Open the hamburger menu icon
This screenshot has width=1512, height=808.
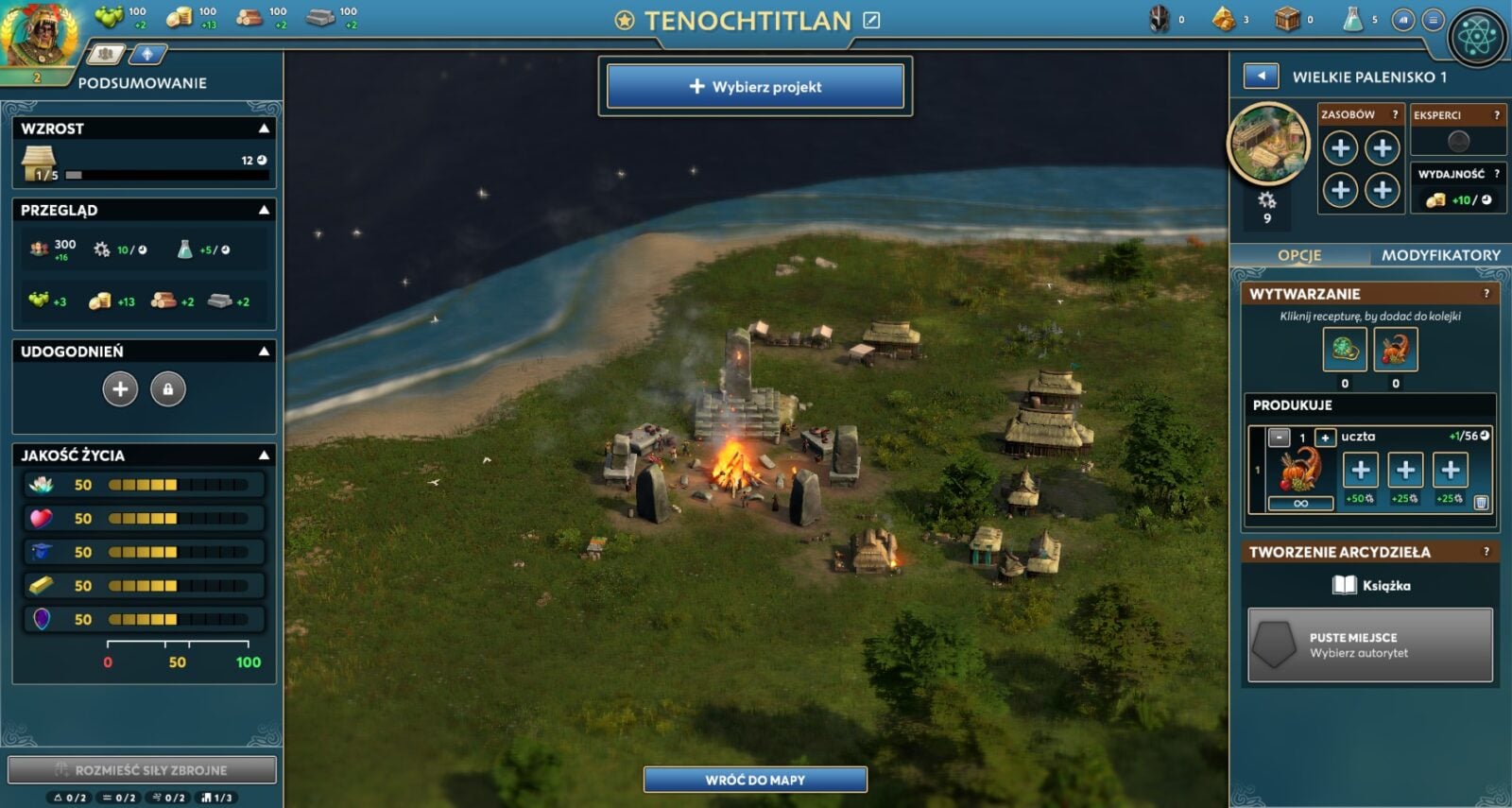tap(1433, 20)
